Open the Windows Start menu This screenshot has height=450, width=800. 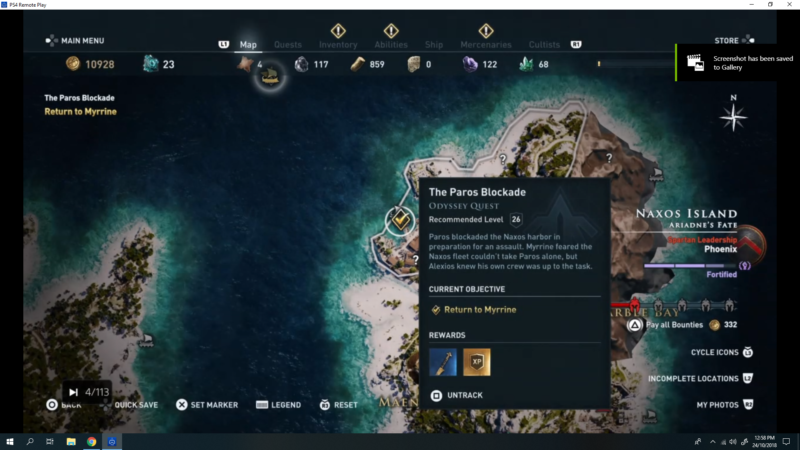[x=10, y=441]
